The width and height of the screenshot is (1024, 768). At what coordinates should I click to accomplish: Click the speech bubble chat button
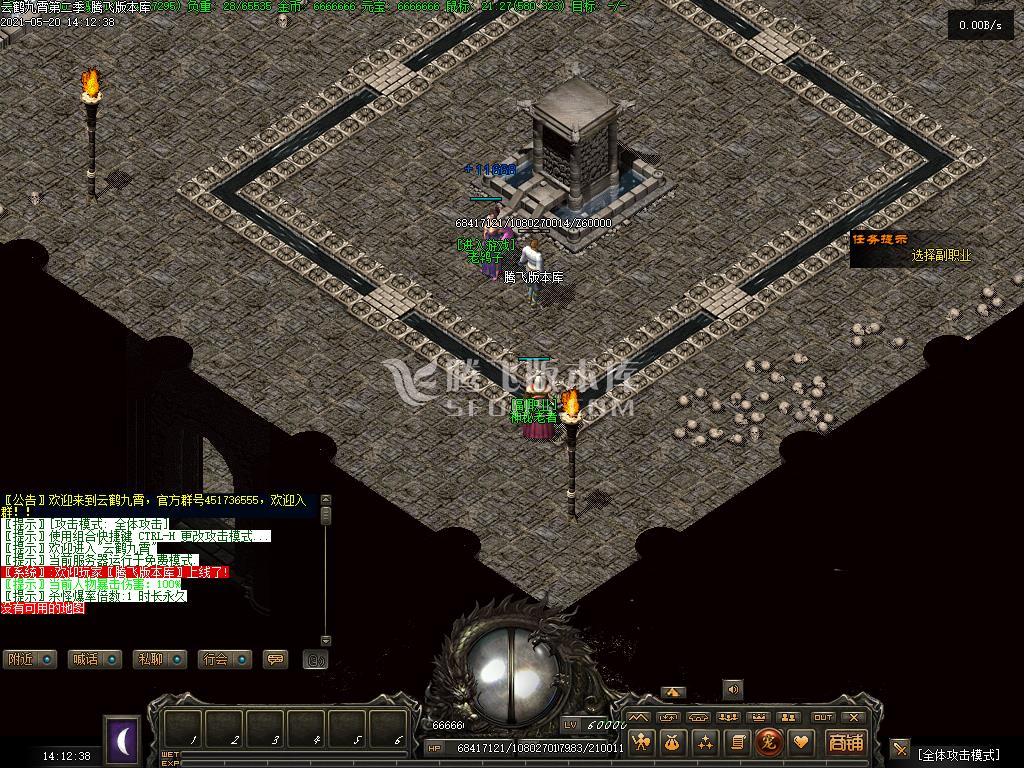click(274, 659)
